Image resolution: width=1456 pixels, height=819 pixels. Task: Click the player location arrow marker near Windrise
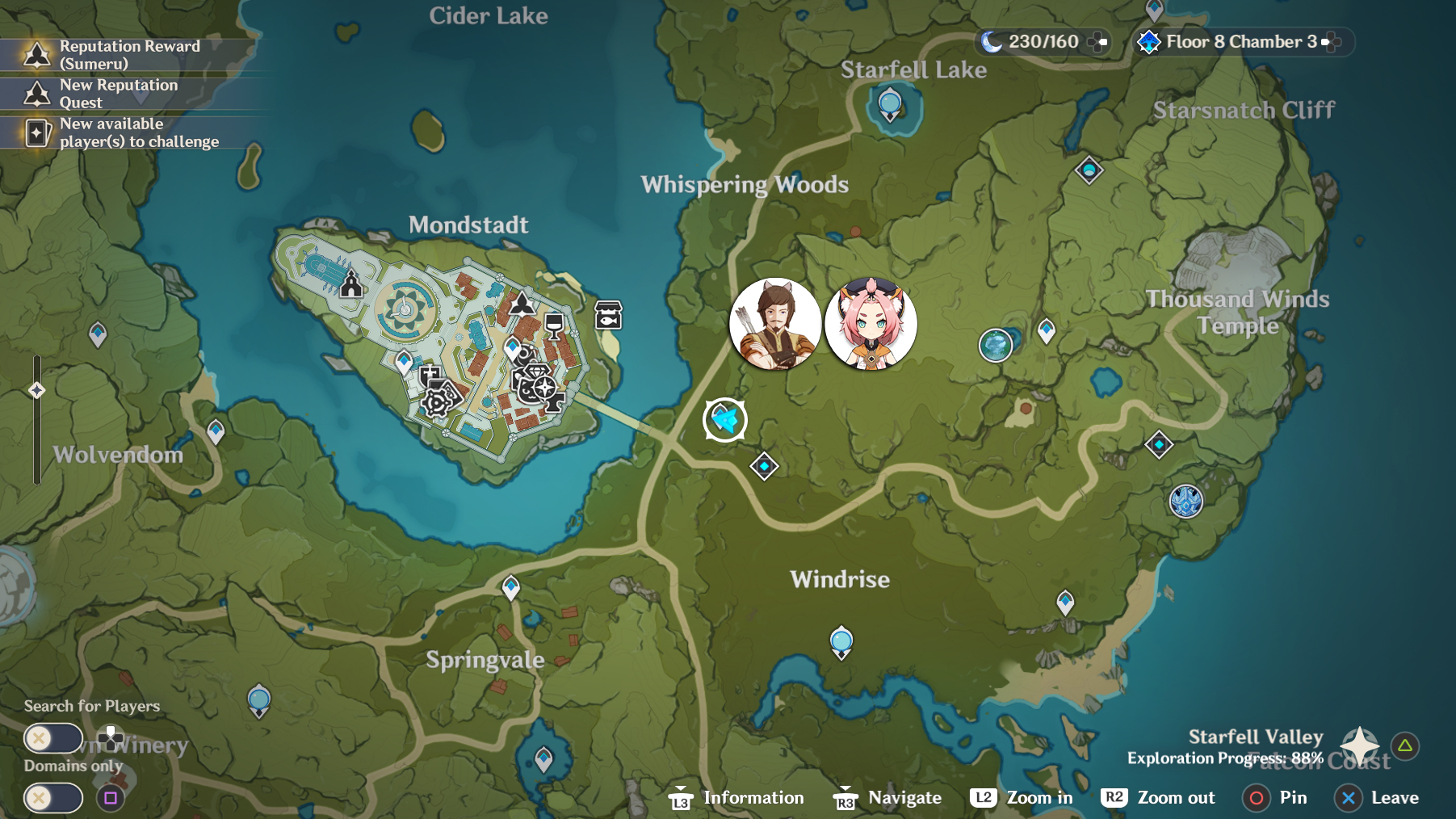tap(727, 419)
